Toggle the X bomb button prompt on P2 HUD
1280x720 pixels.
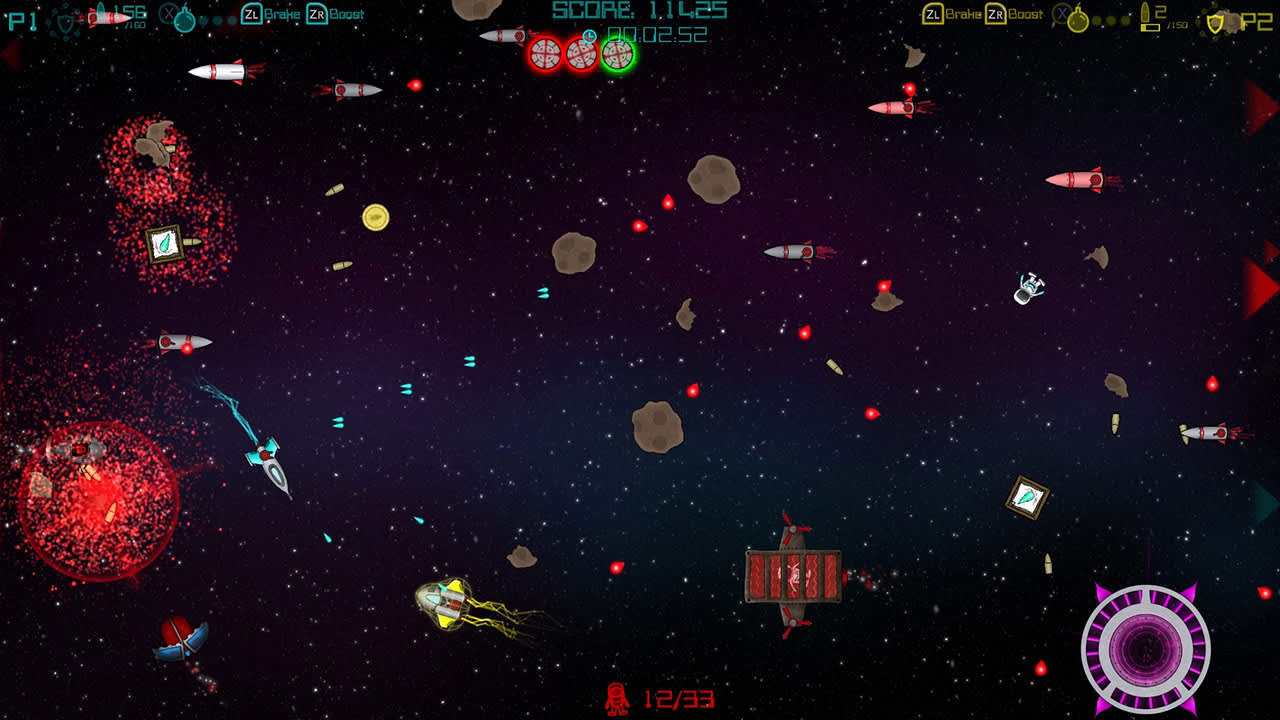click(1063, 15)
